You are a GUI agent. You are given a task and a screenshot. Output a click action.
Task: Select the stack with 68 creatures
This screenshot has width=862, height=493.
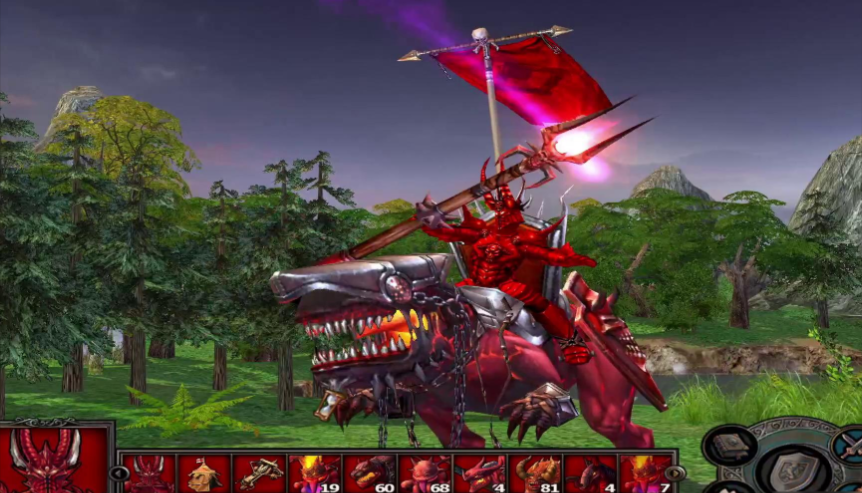point(424,474)
